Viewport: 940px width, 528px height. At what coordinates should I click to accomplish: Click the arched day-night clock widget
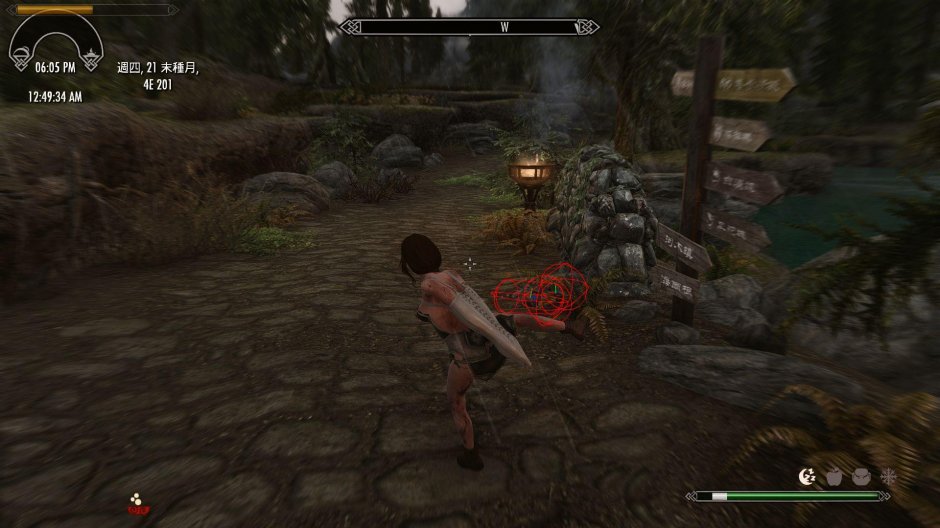coord(55,40)
